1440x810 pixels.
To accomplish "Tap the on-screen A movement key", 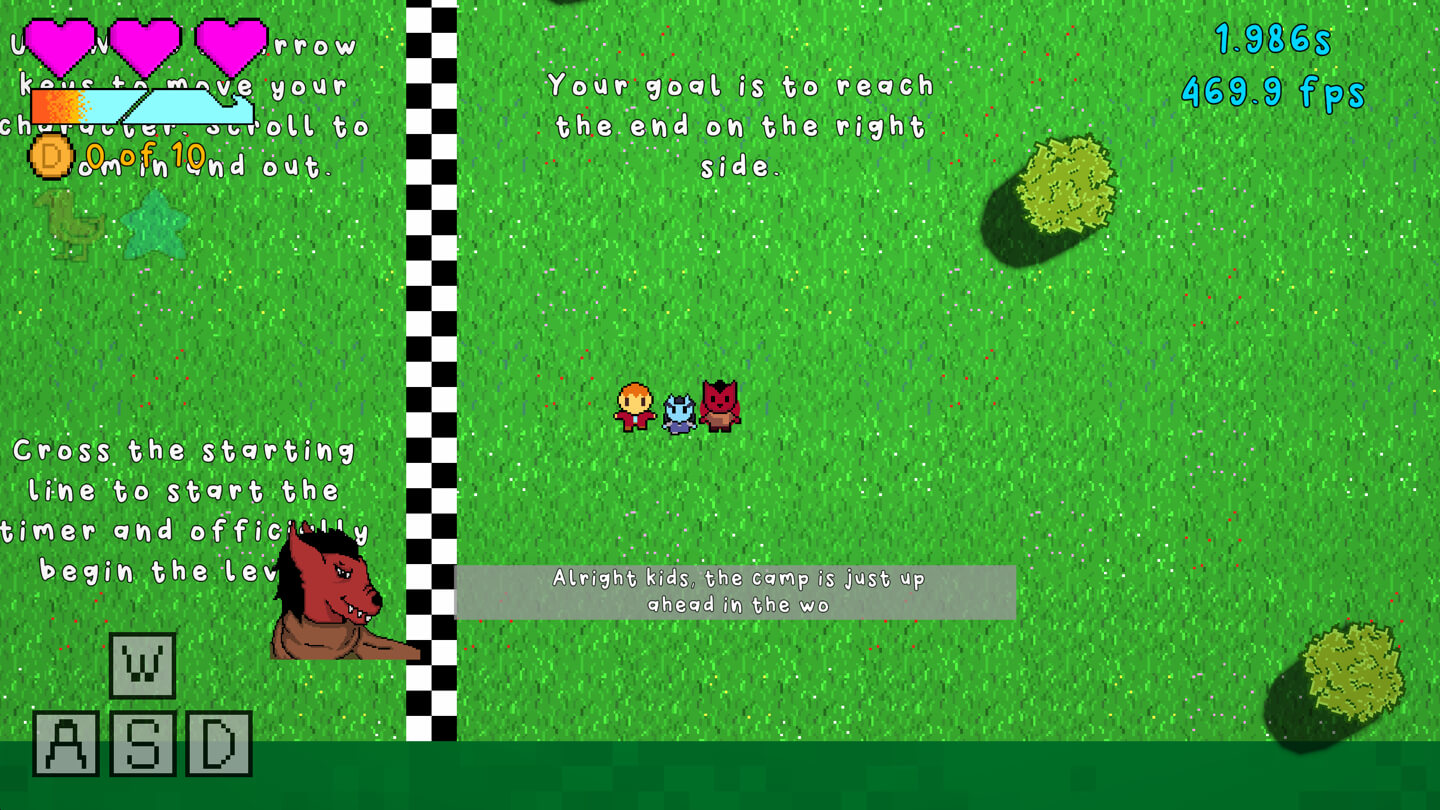I will click(66, 743).
